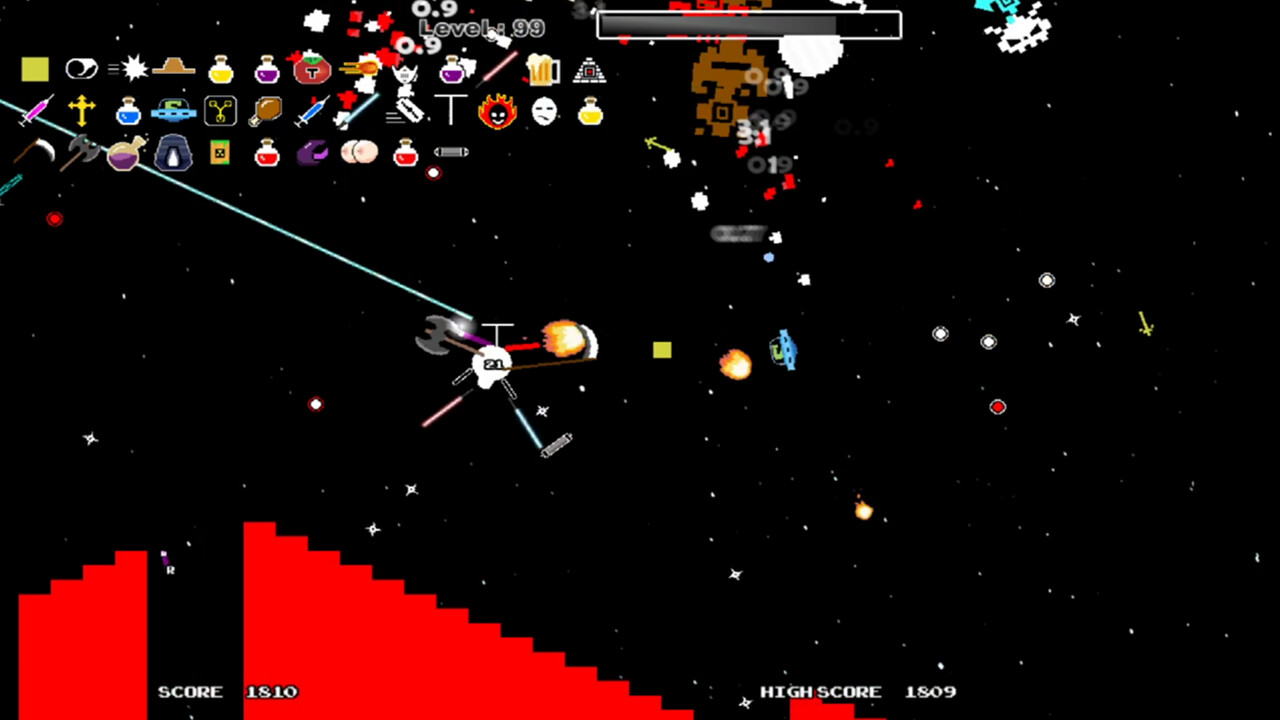
Task: Click the pyramid item icon
Action: pos(590,70)
